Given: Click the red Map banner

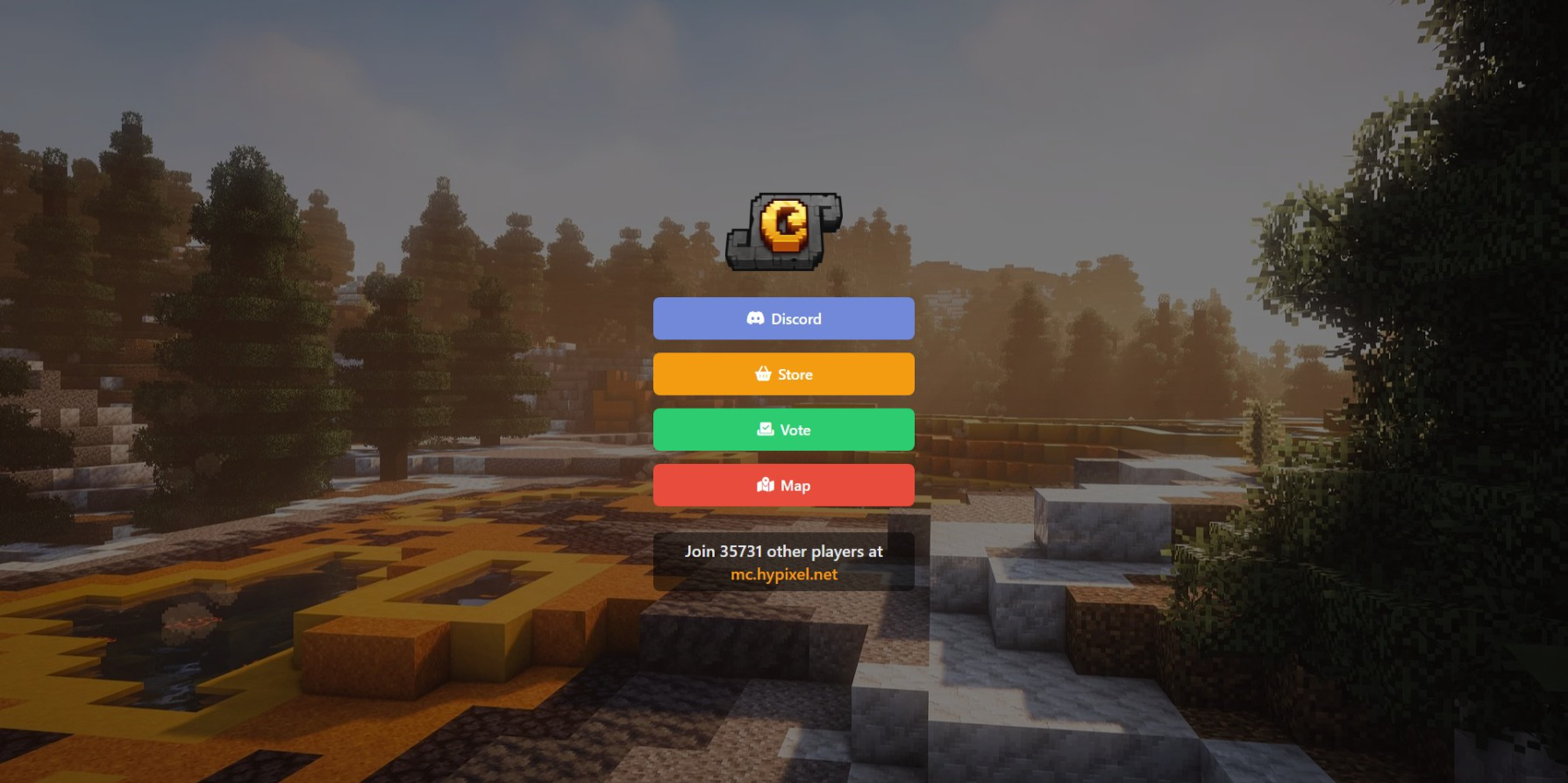Looking at the screenshot, I should [x=783, y=485].
